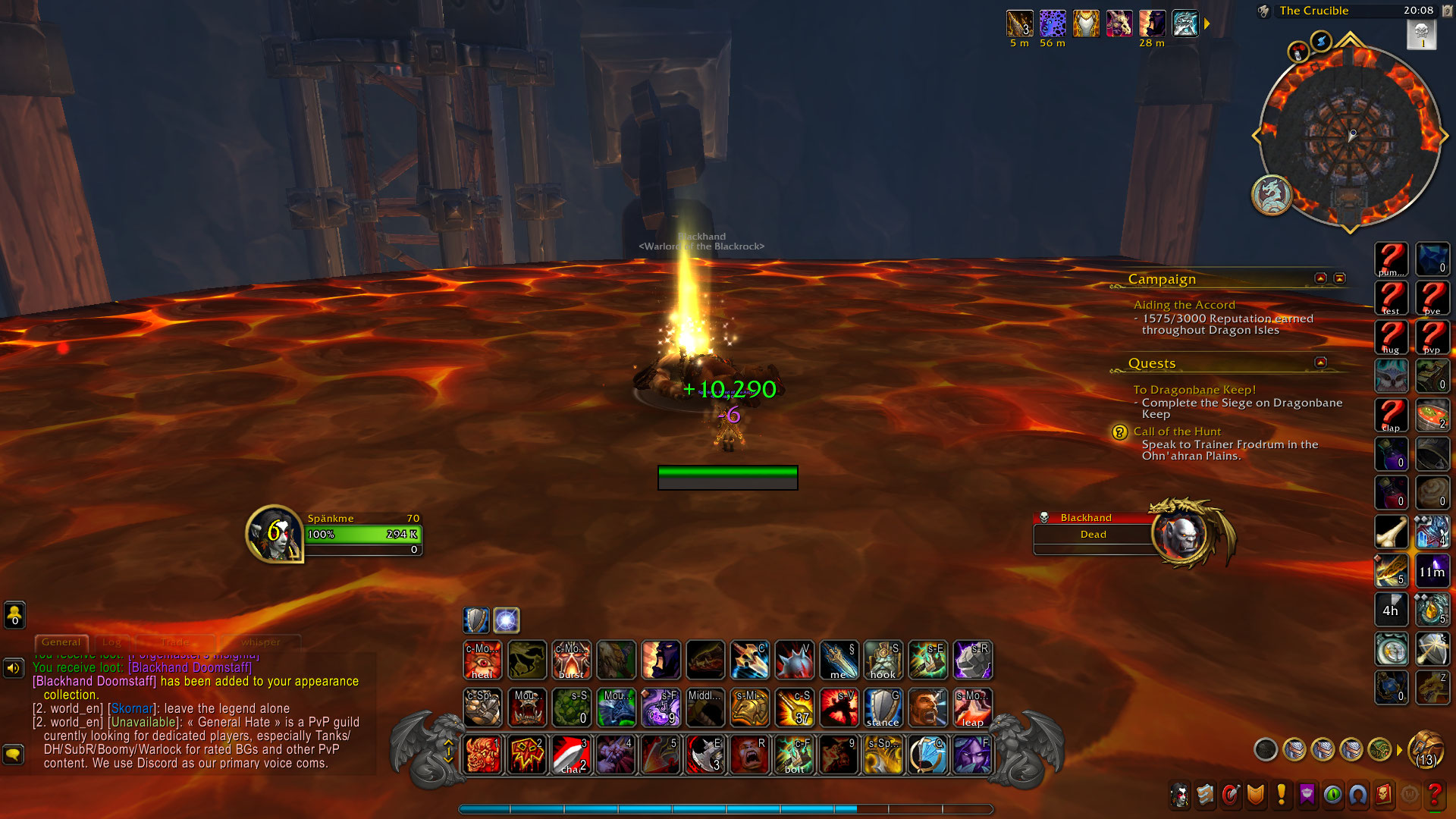Activate the 'hook' dwarf-icon ability
The height and width of the screenshot is (819, 1456).
pos(883,660)
